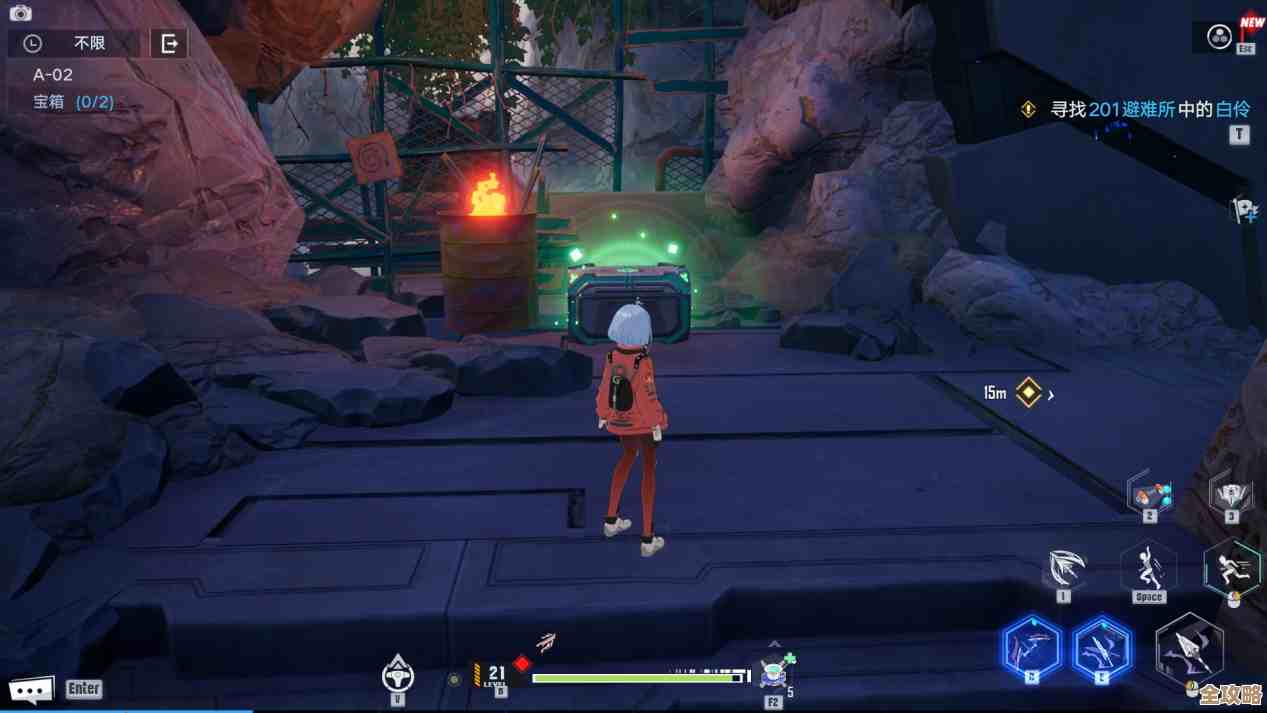Viewport: 1267px width, 713px height.
Task: Activate the steering wheel vehicle icon
Action: click(398, 675)
